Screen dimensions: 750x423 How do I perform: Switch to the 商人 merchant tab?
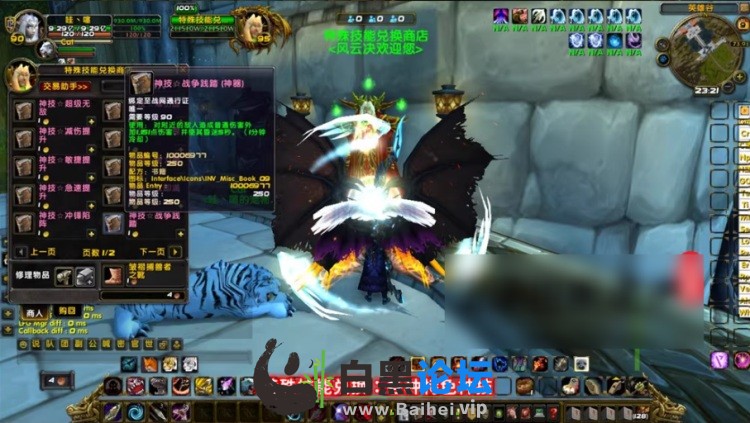[36, 311]
